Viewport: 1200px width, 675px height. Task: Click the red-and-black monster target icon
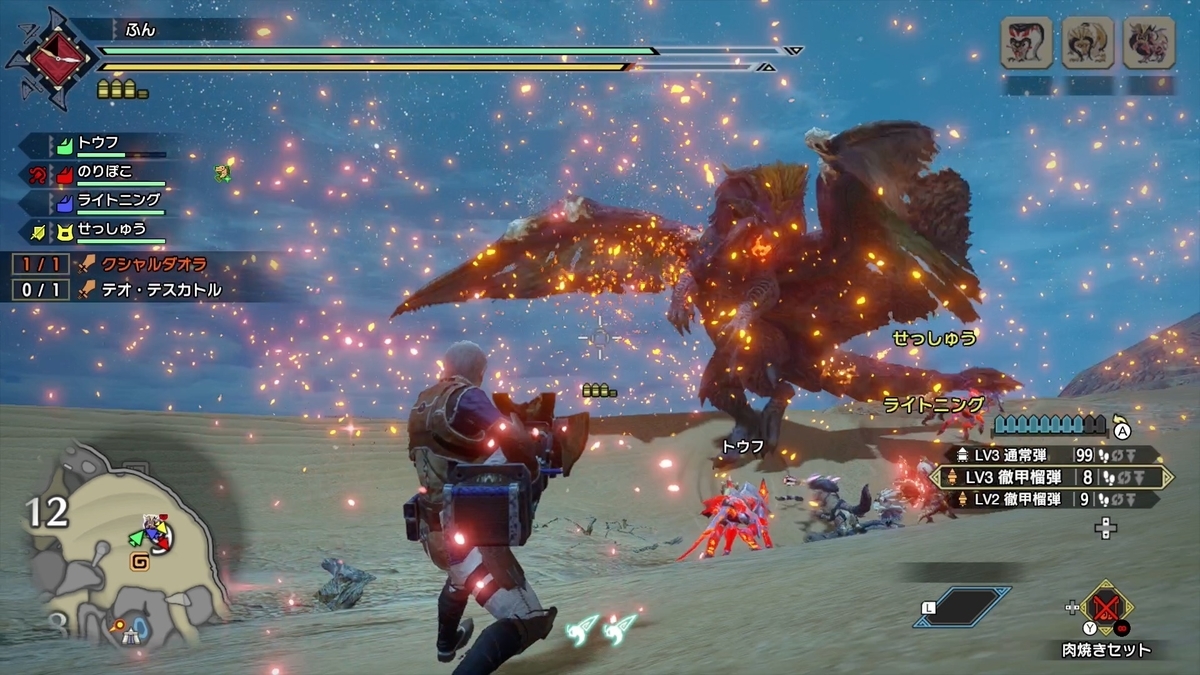pos(1026,44)
